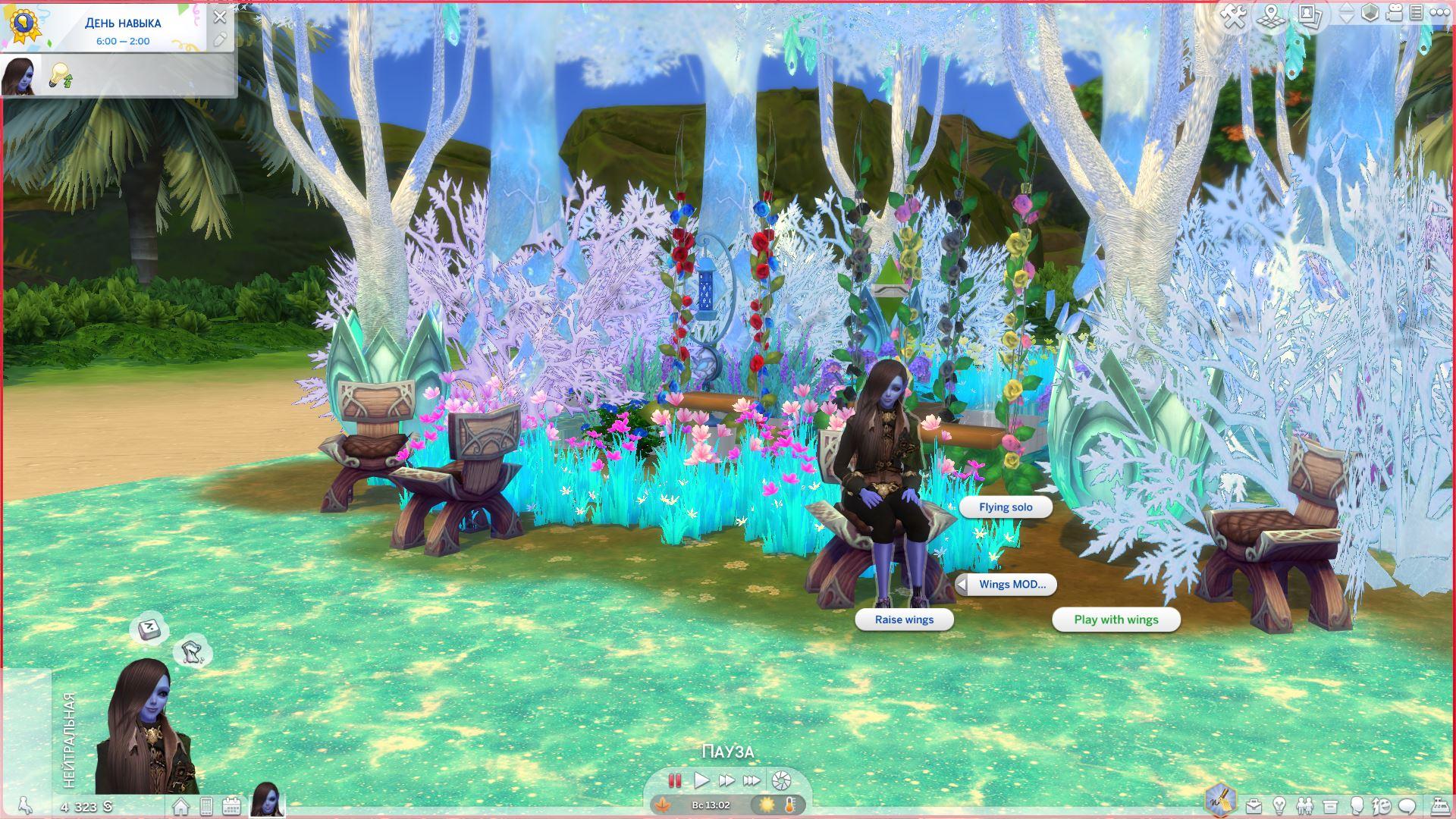1456x819 pixels.
Task: Select the "Play with wings" option
Action: coord(1116,620)
